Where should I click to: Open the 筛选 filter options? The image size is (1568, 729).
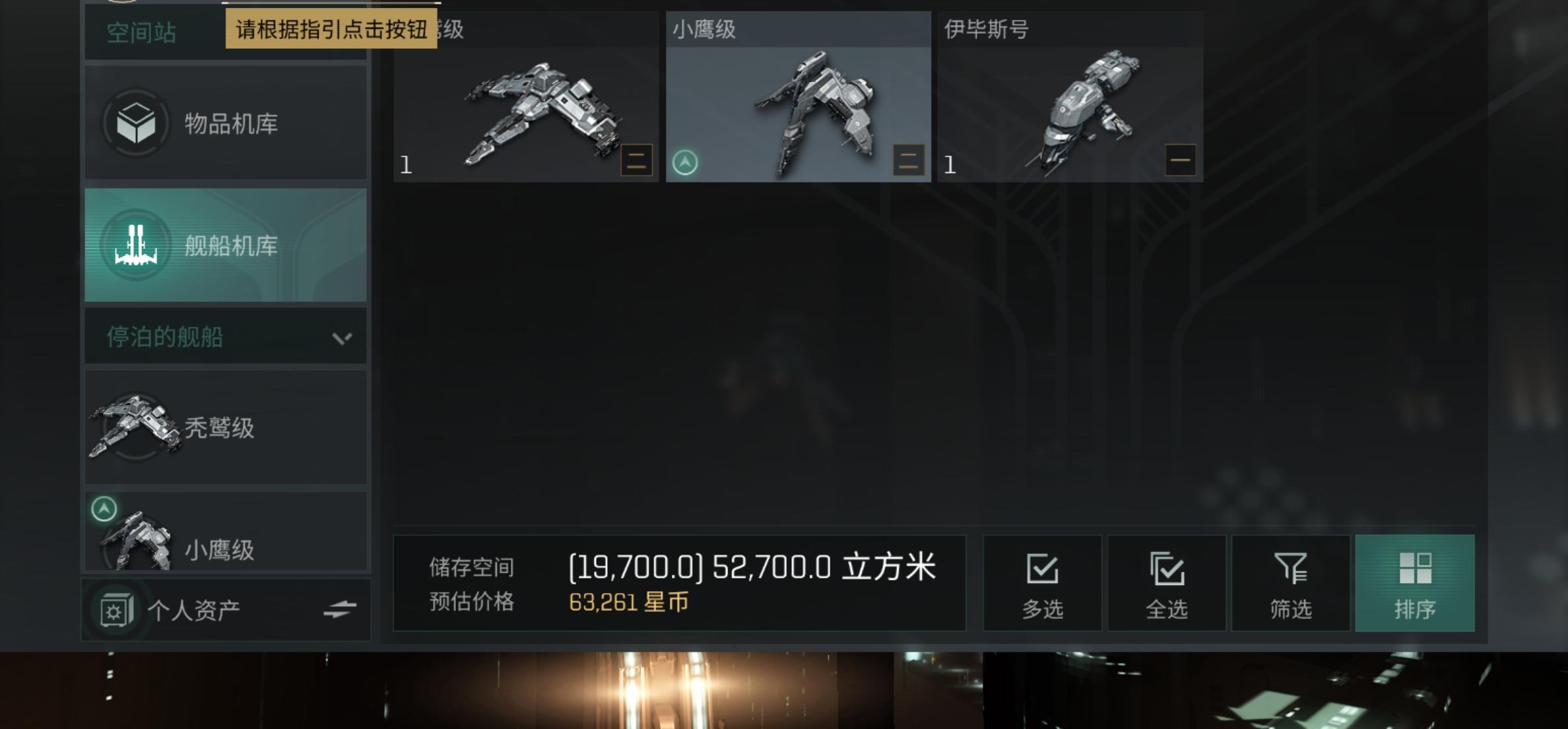[x=1291, y=582]
